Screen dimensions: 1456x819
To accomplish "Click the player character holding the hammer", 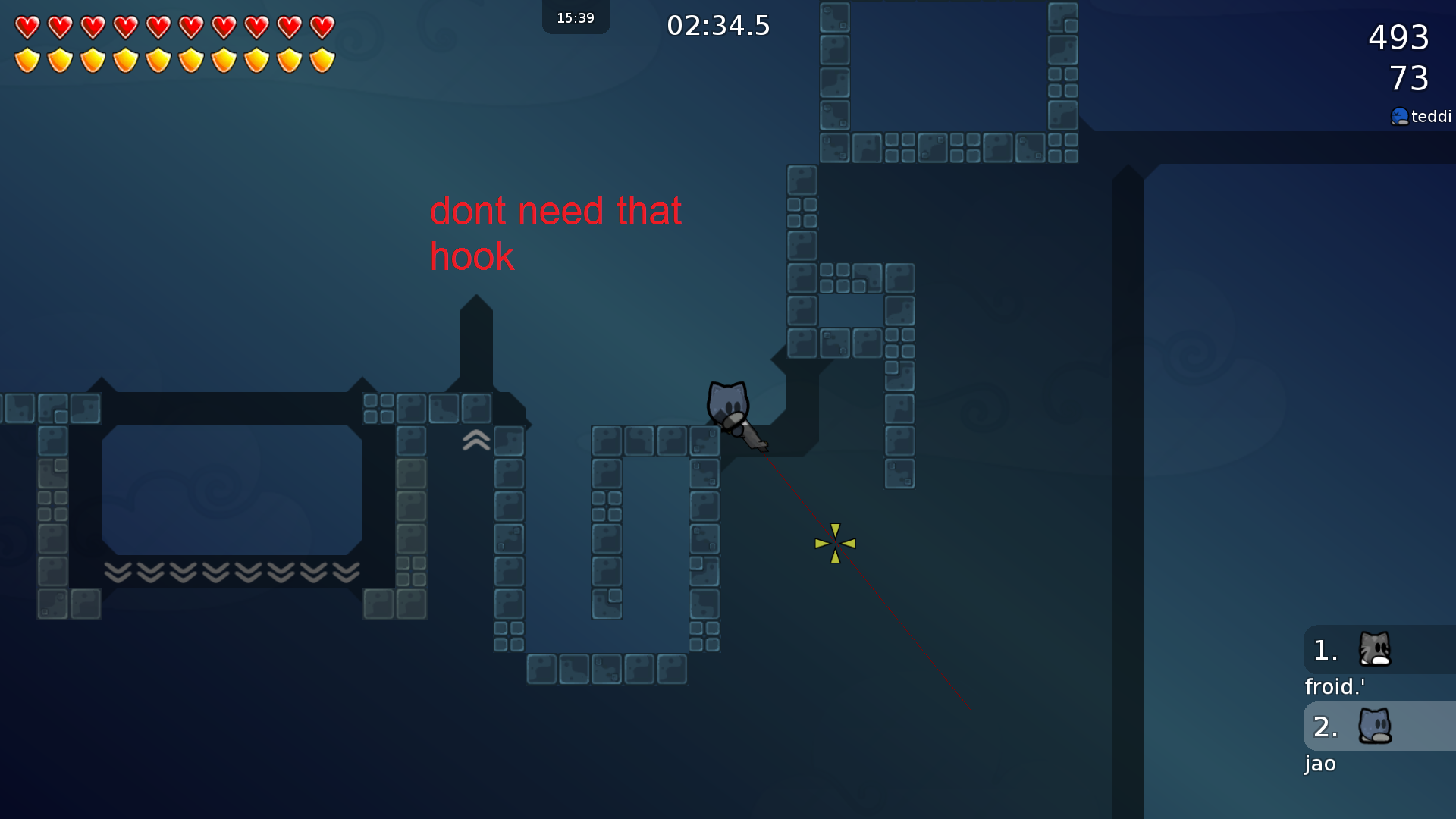I will point(728,406).
